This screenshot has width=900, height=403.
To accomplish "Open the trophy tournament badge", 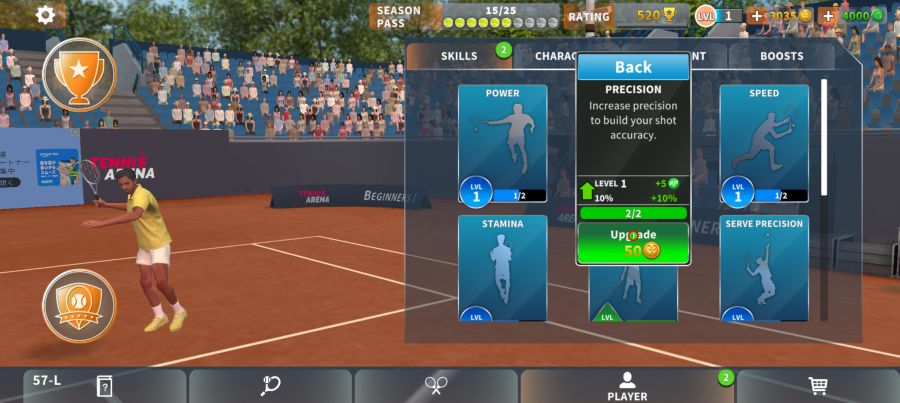I will 79,73.
